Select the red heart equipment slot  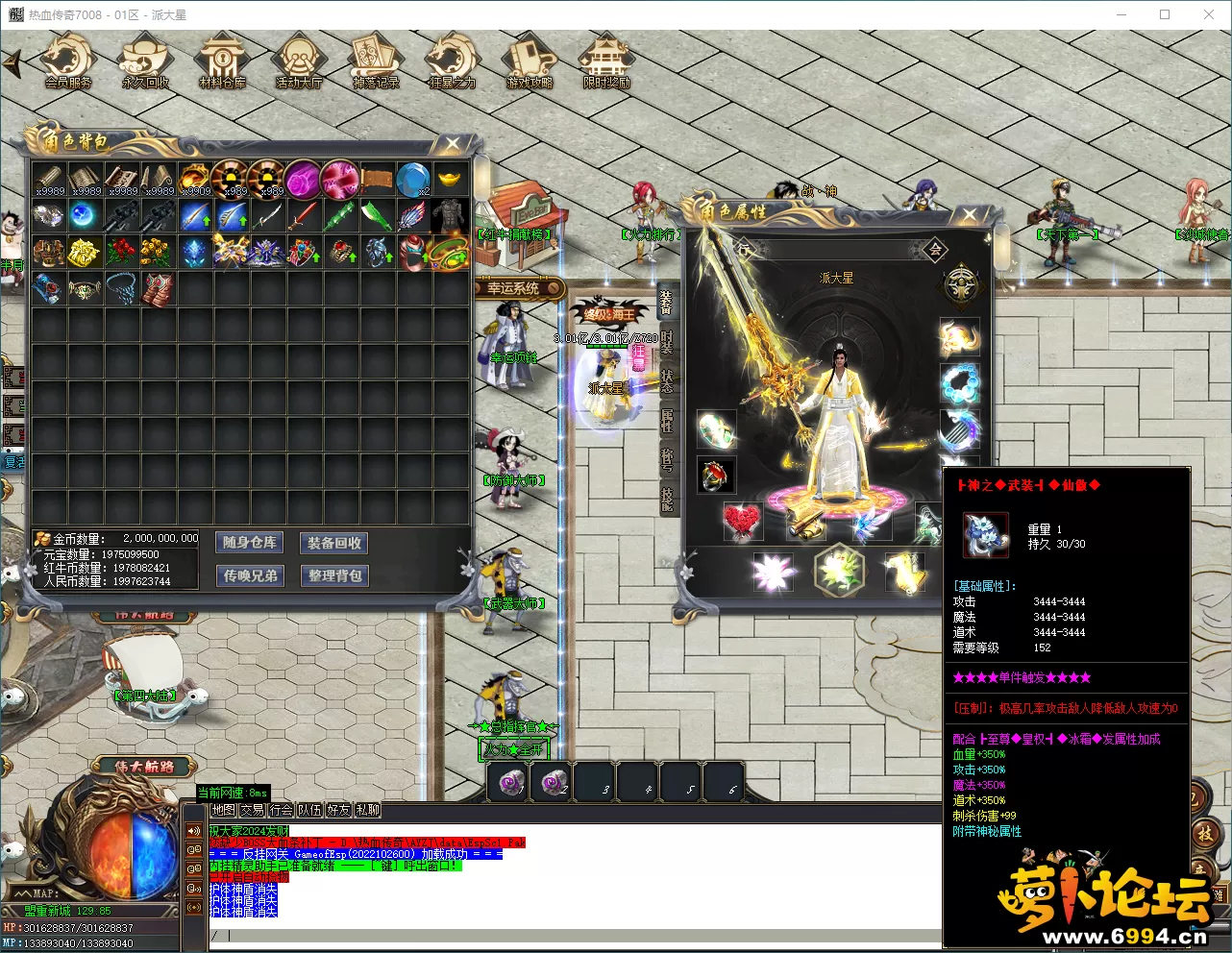click(741, 520)
